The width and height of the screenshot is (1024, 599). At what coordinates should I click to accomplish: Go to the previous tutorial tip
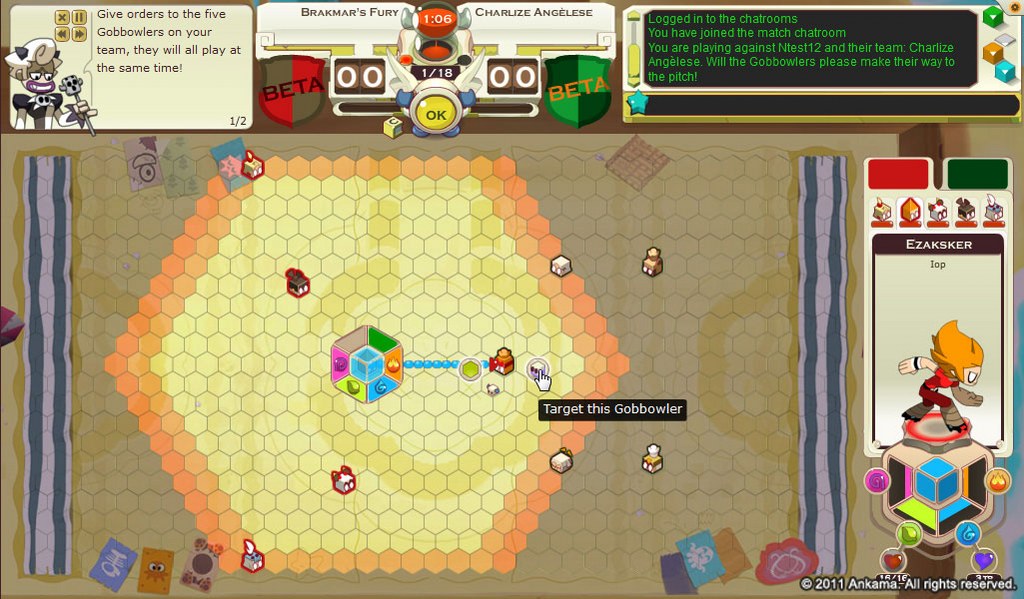coord(62,34)
